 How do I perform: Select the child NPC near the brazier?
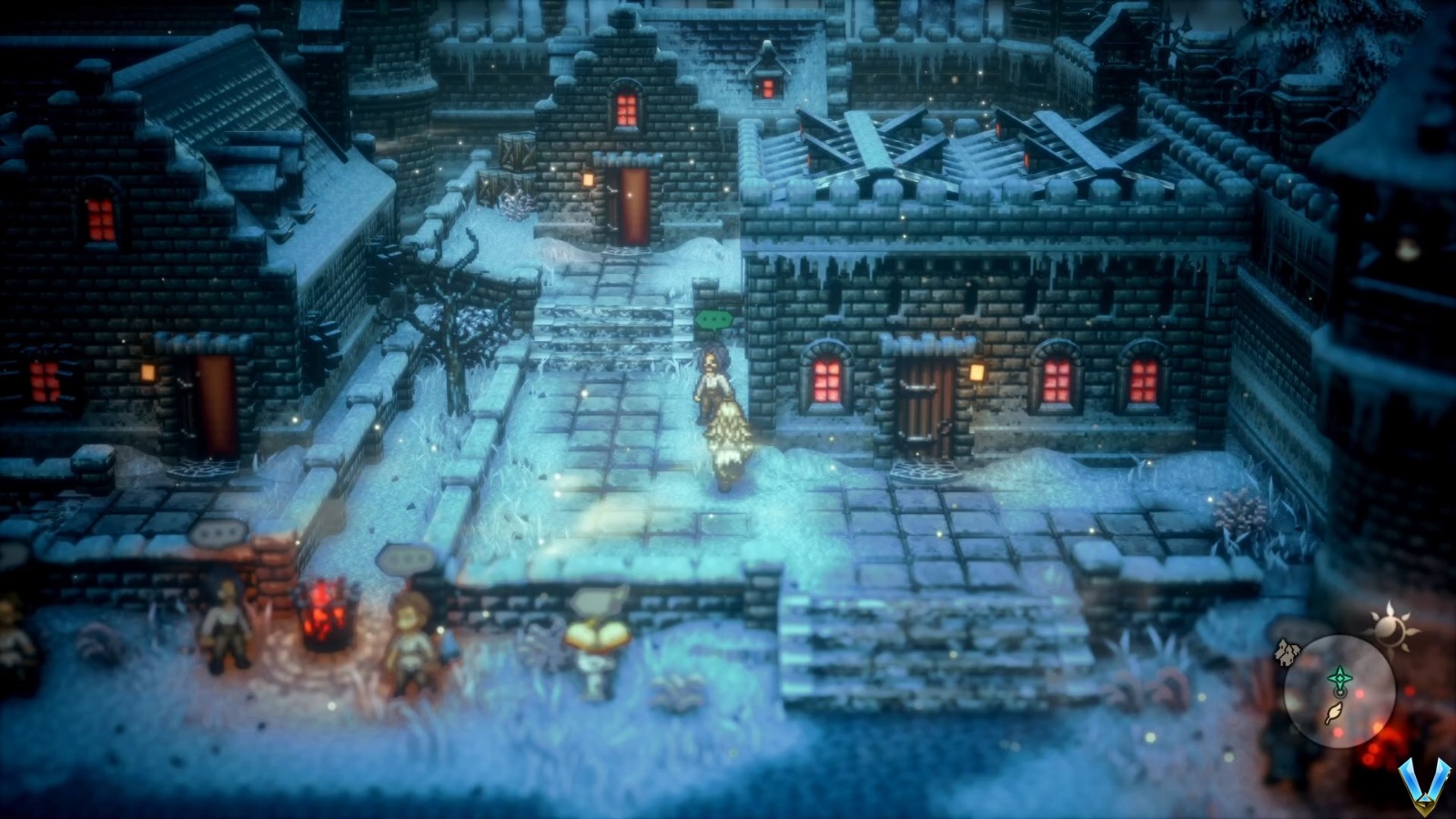click(411, 637)
